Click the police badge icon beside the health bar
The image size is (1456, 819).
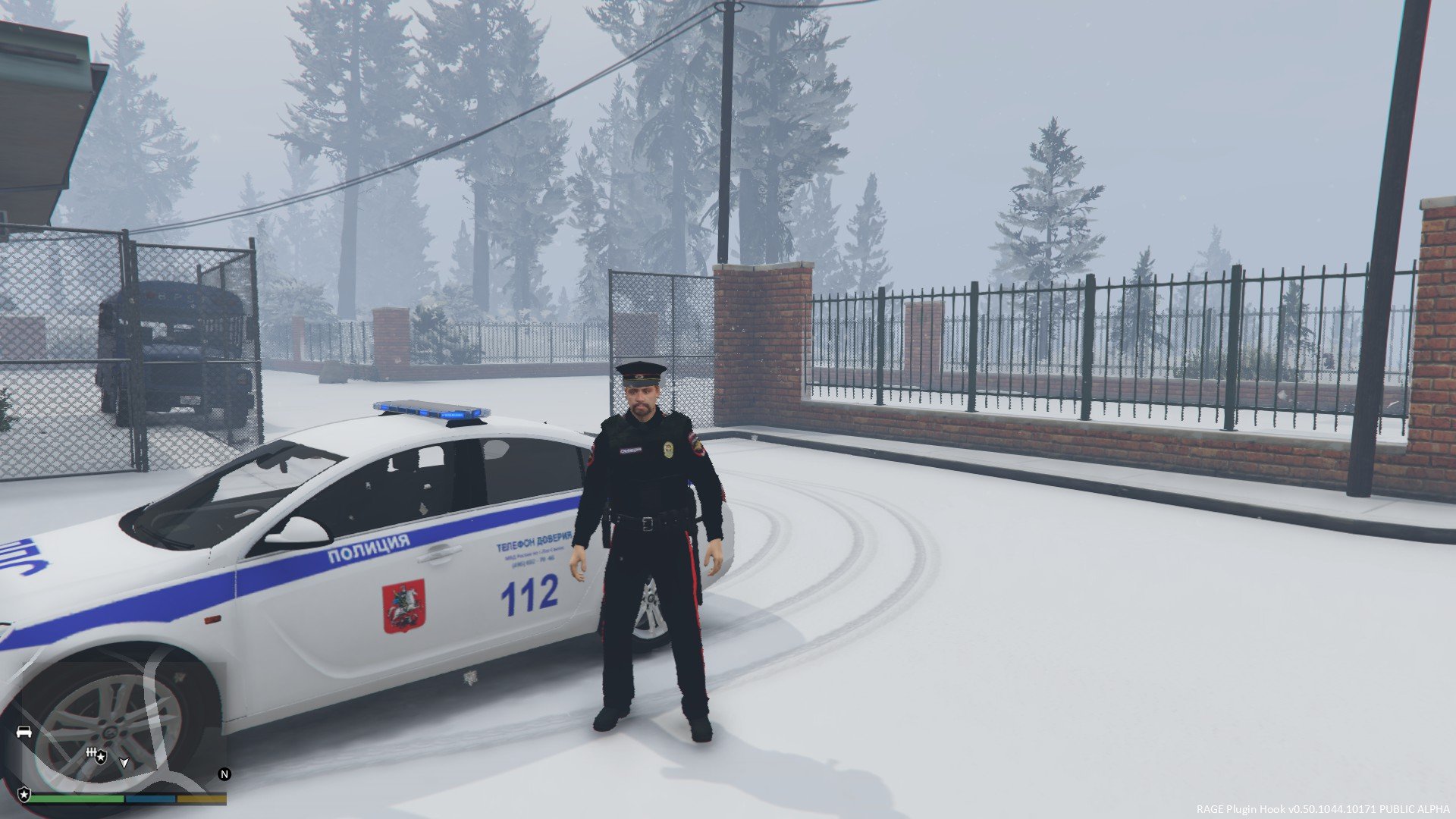click(x=24, y=794)
